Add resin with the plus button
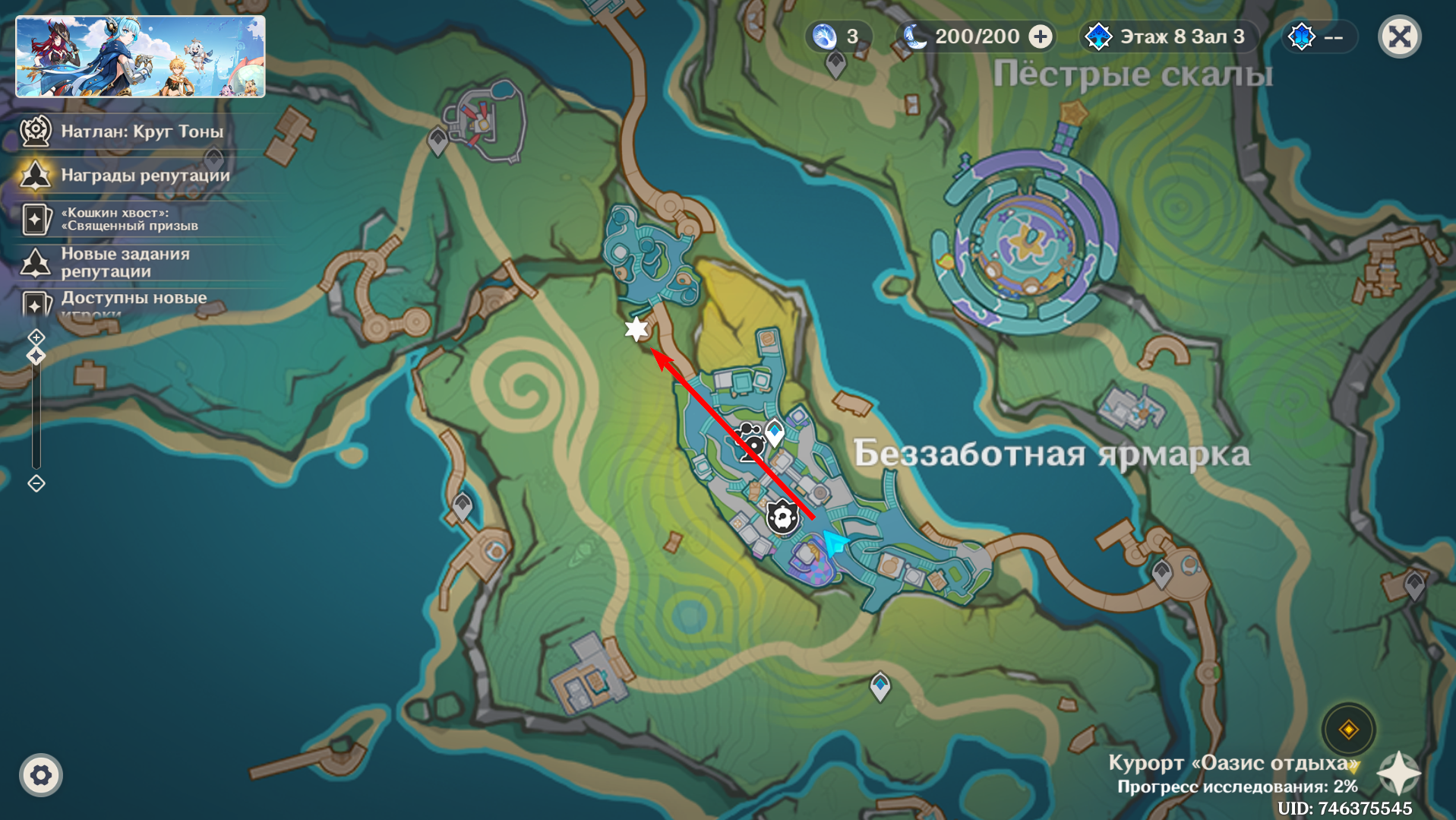The height and width of the screenshot is (820, 1456). coord(1041,36)
